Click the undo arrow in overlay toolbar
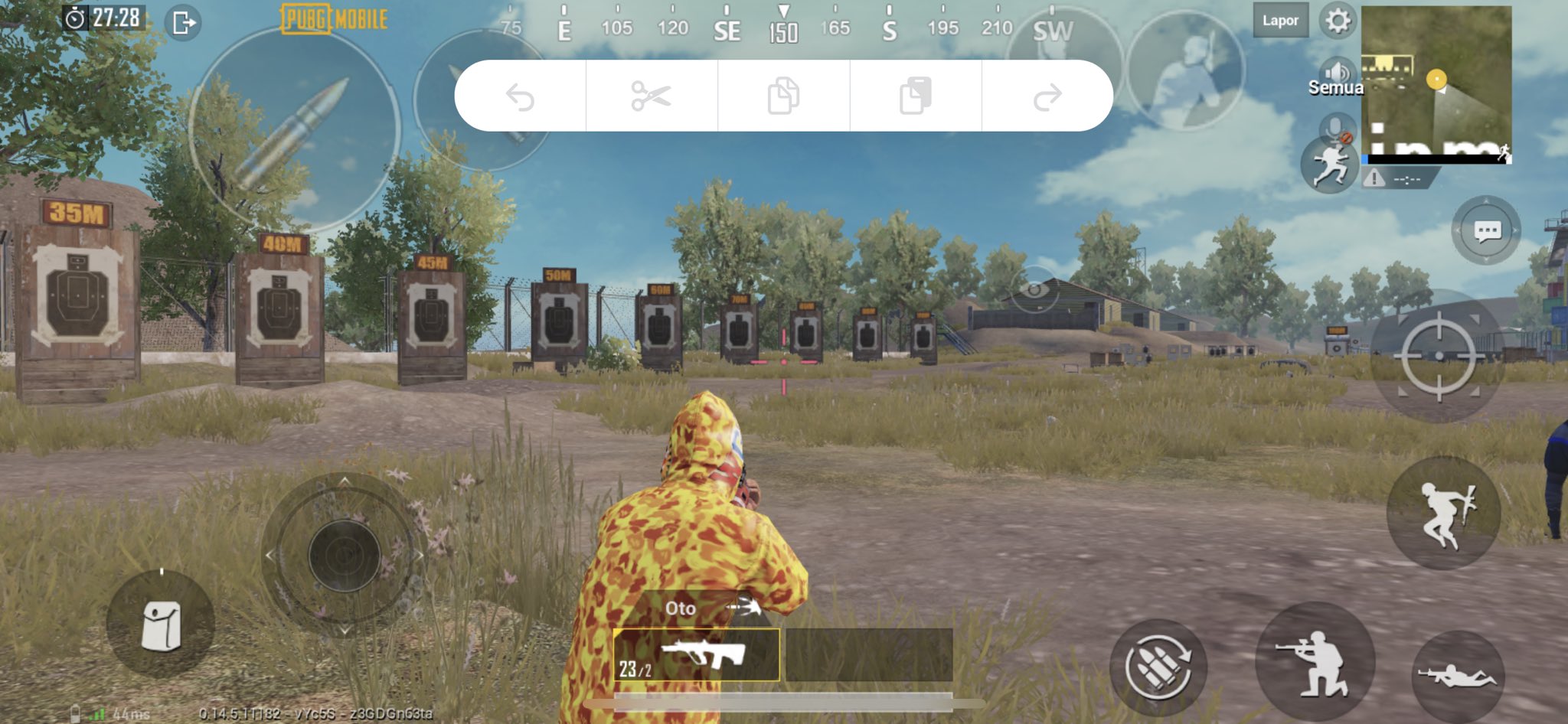 coord(520,96)
